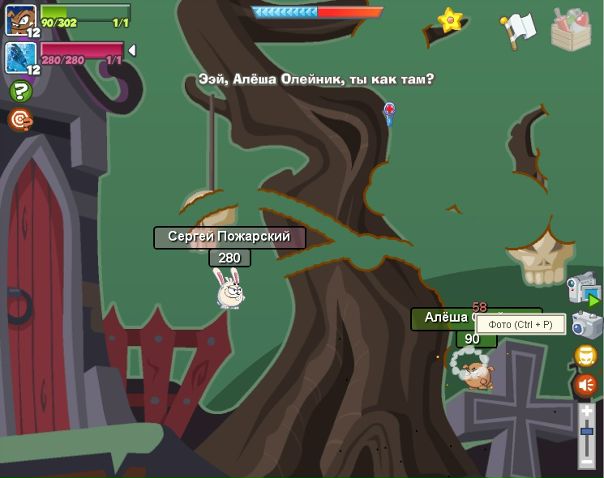
Task: Open the vegetable crate inventory
Action: [x=571, y=28]
